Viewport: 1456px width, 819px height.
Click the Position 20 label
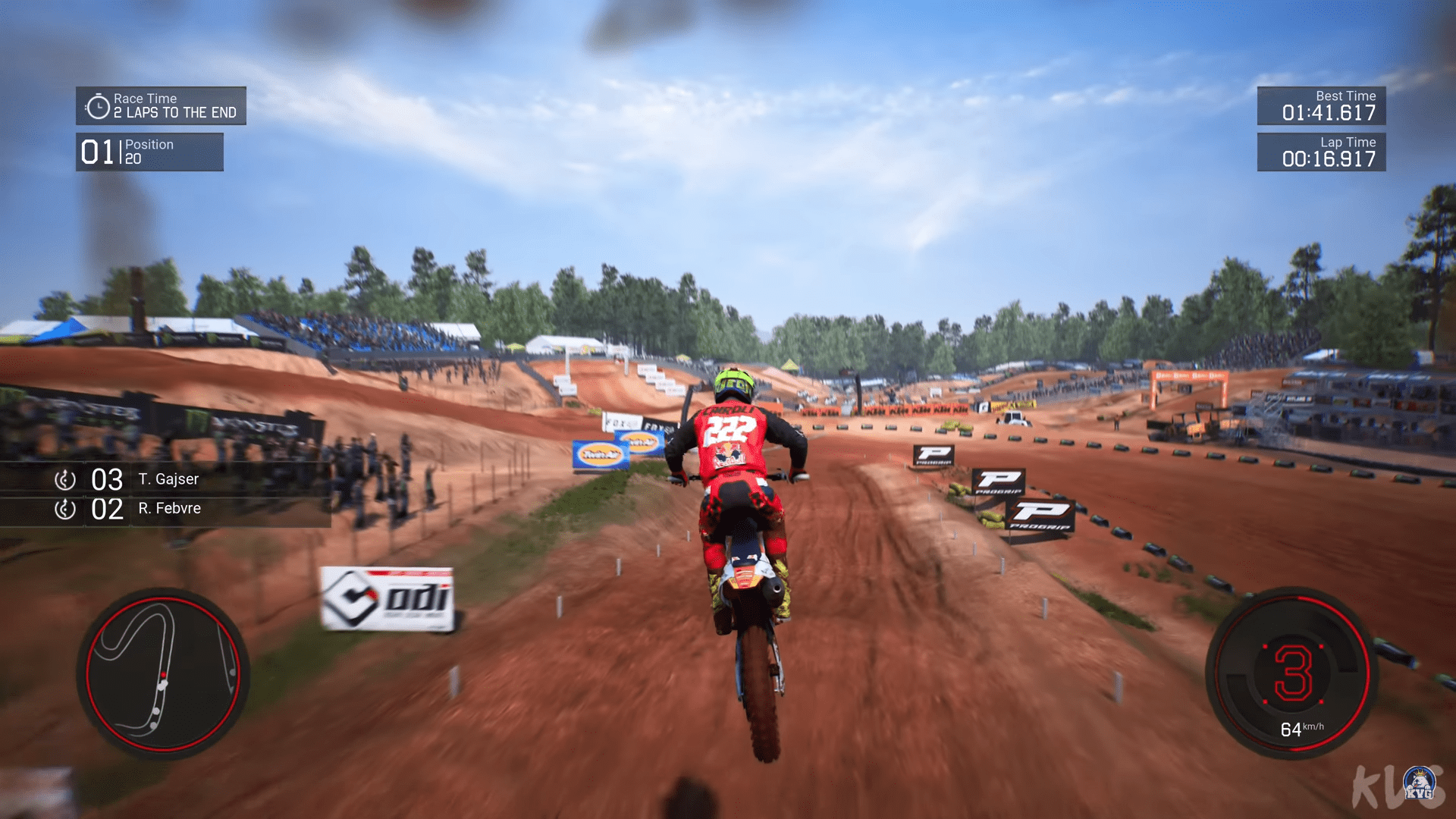(x=149, y=151)
